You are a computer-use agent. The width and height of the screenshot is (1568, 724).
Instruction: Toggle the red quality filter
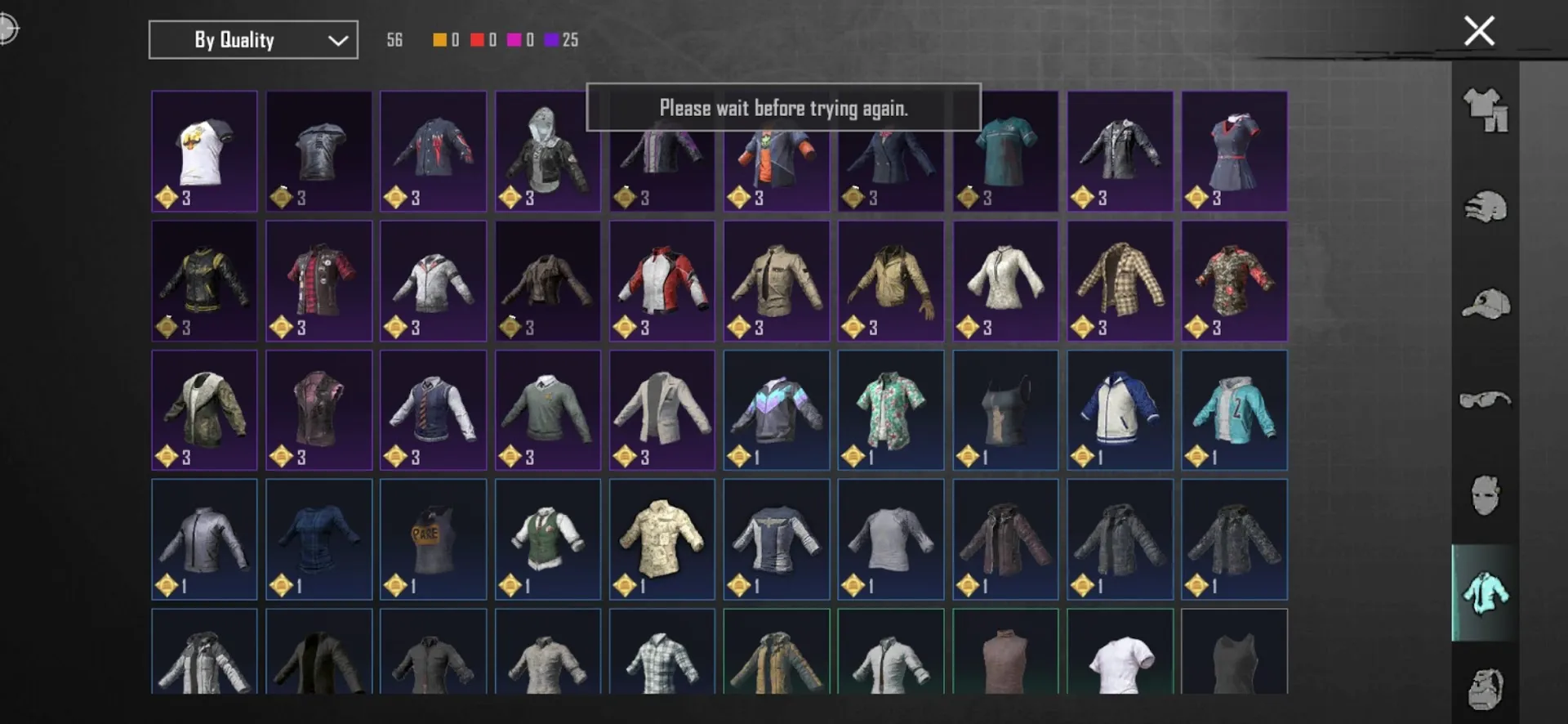coord(477,39)
